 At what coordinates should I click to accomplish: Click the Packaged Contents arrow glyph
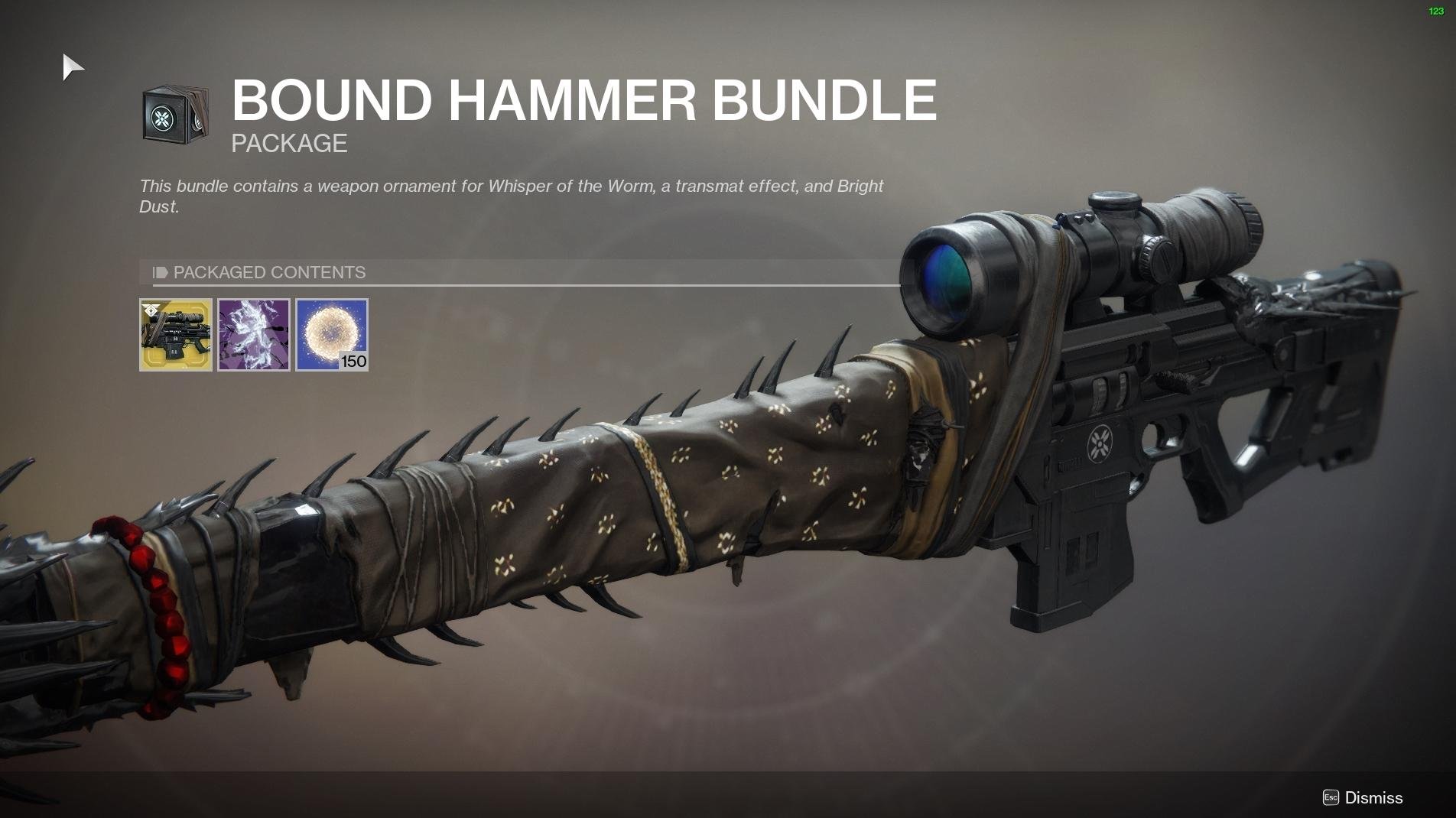coord(158,272)
